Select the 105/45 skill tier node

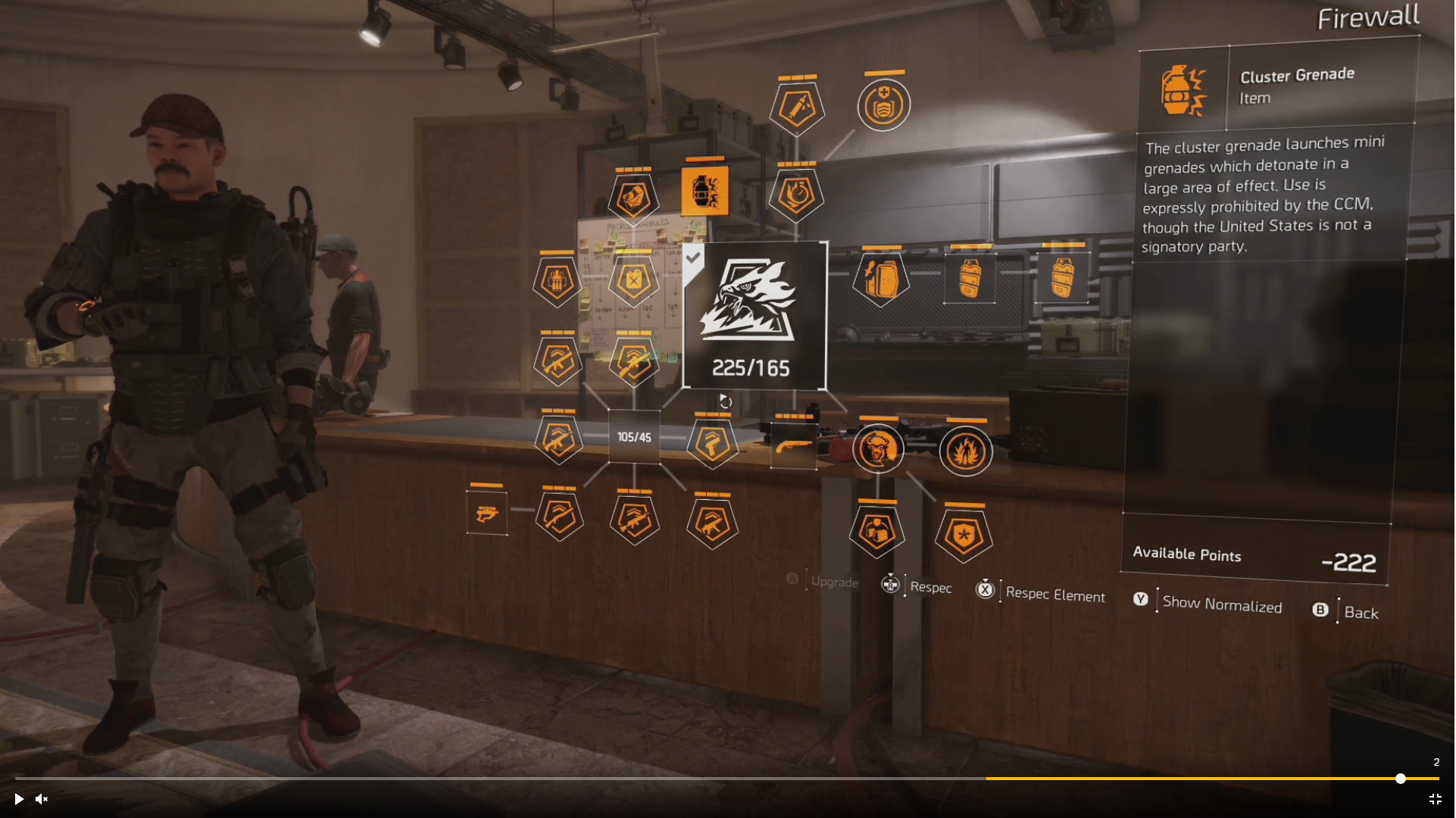pyautogui.click(x=634, y=437)
